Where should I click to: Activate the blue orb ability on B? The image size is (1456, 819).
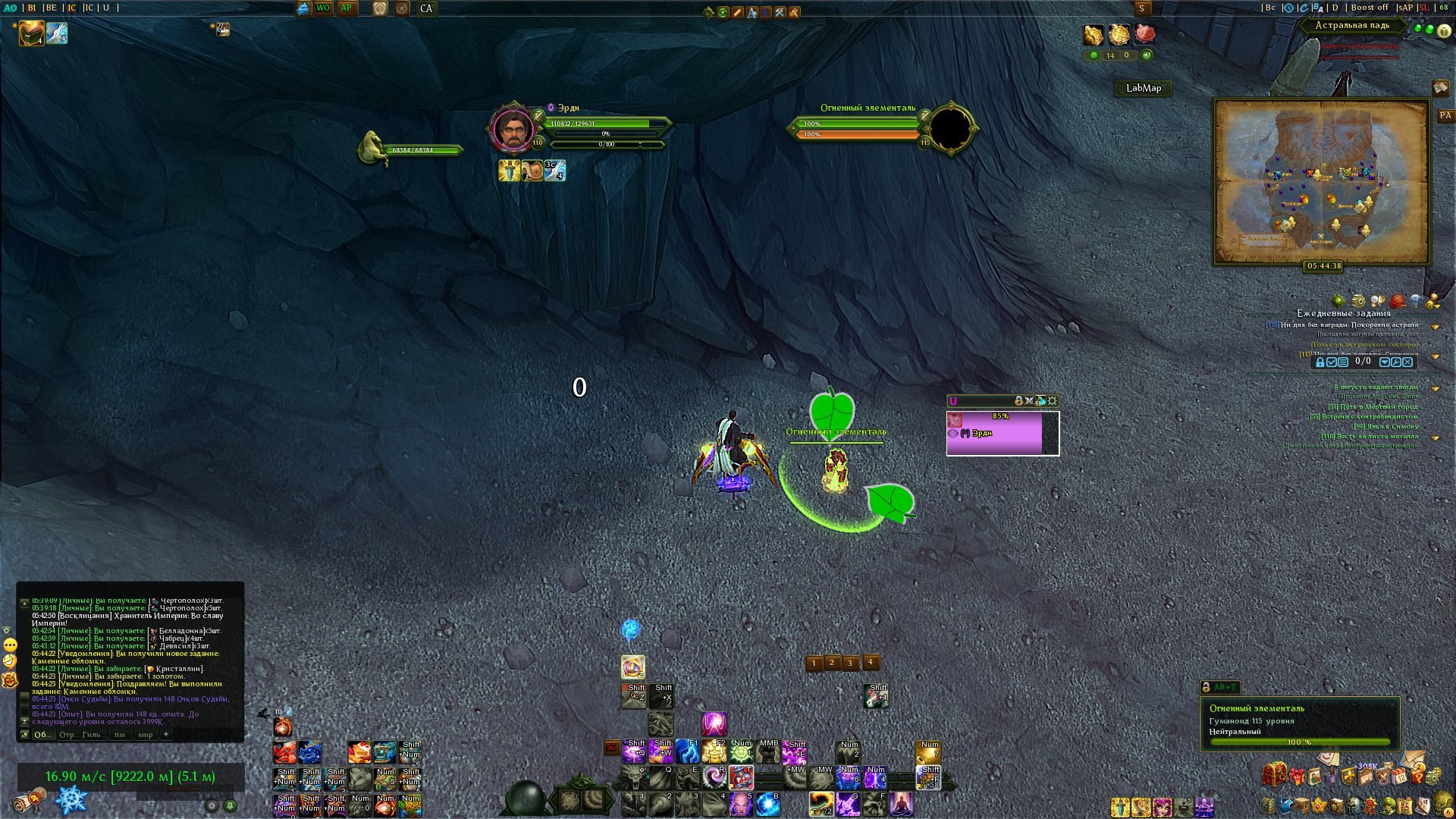pyautogui.click(x=767, y=802)
